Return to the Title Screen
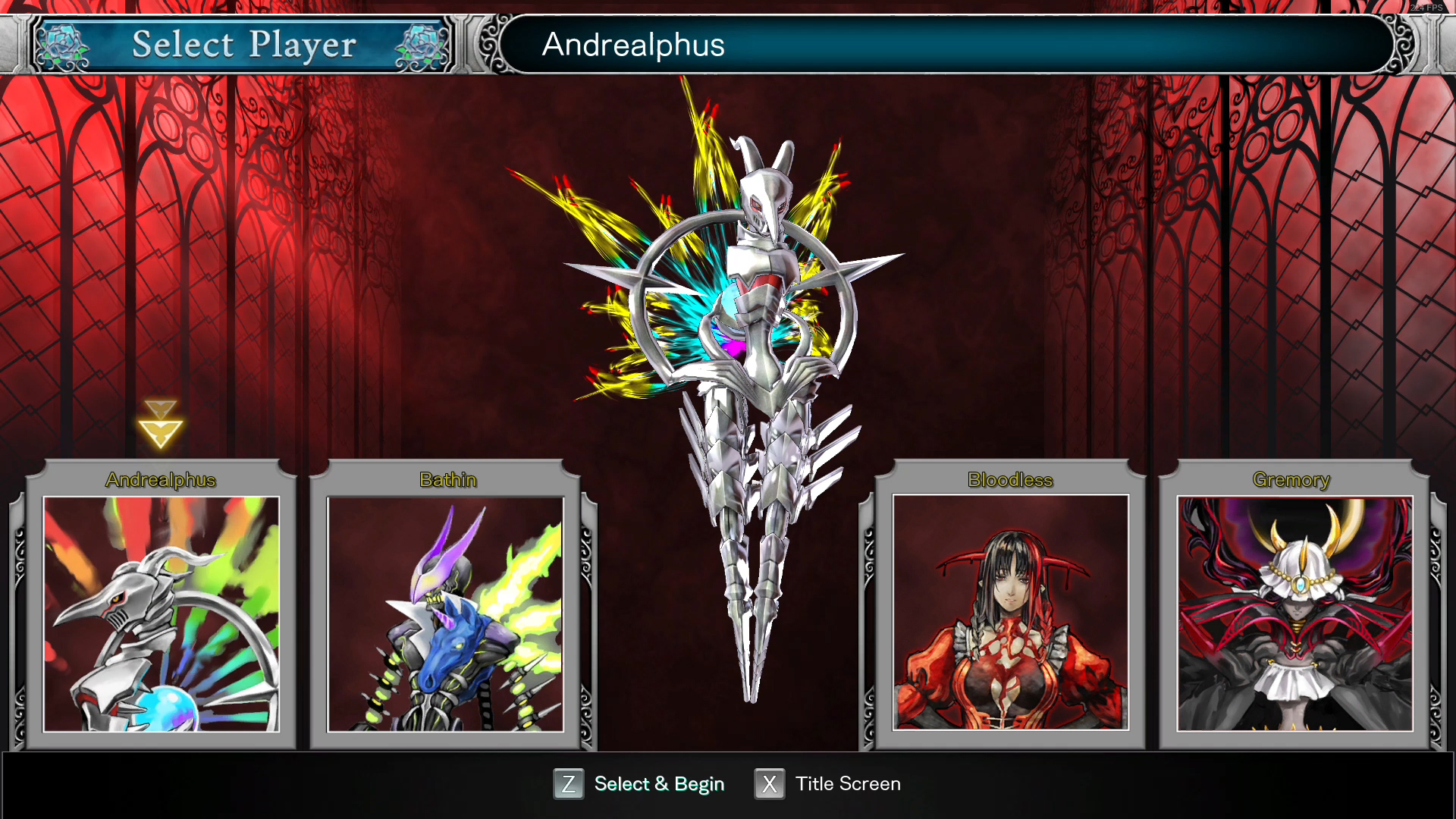This screenshot has width=1456, height=819. click(828, 784)
